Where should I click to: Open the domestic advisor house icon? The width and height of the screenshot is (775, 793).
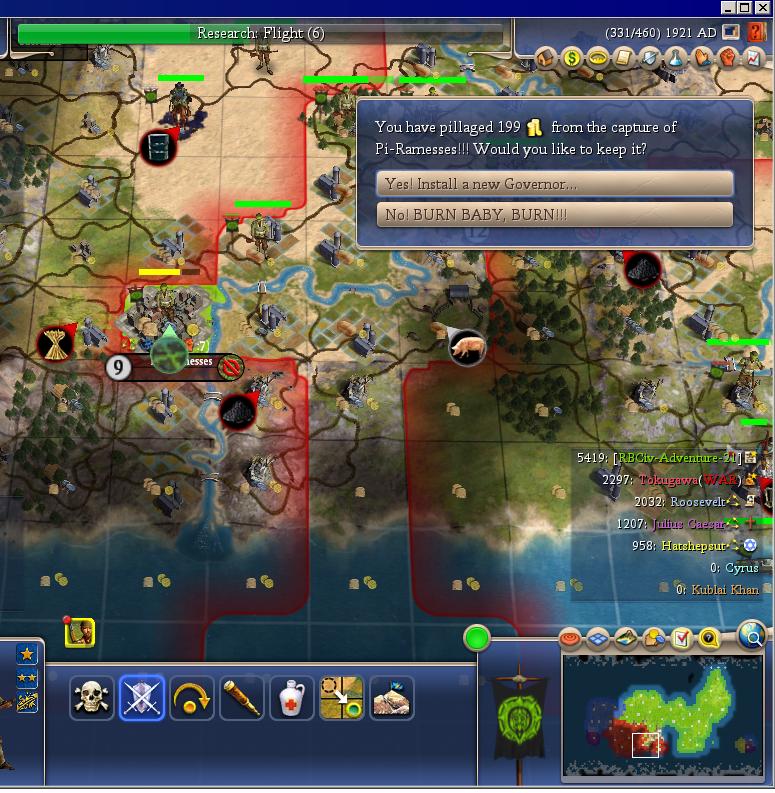click(546, 58)
